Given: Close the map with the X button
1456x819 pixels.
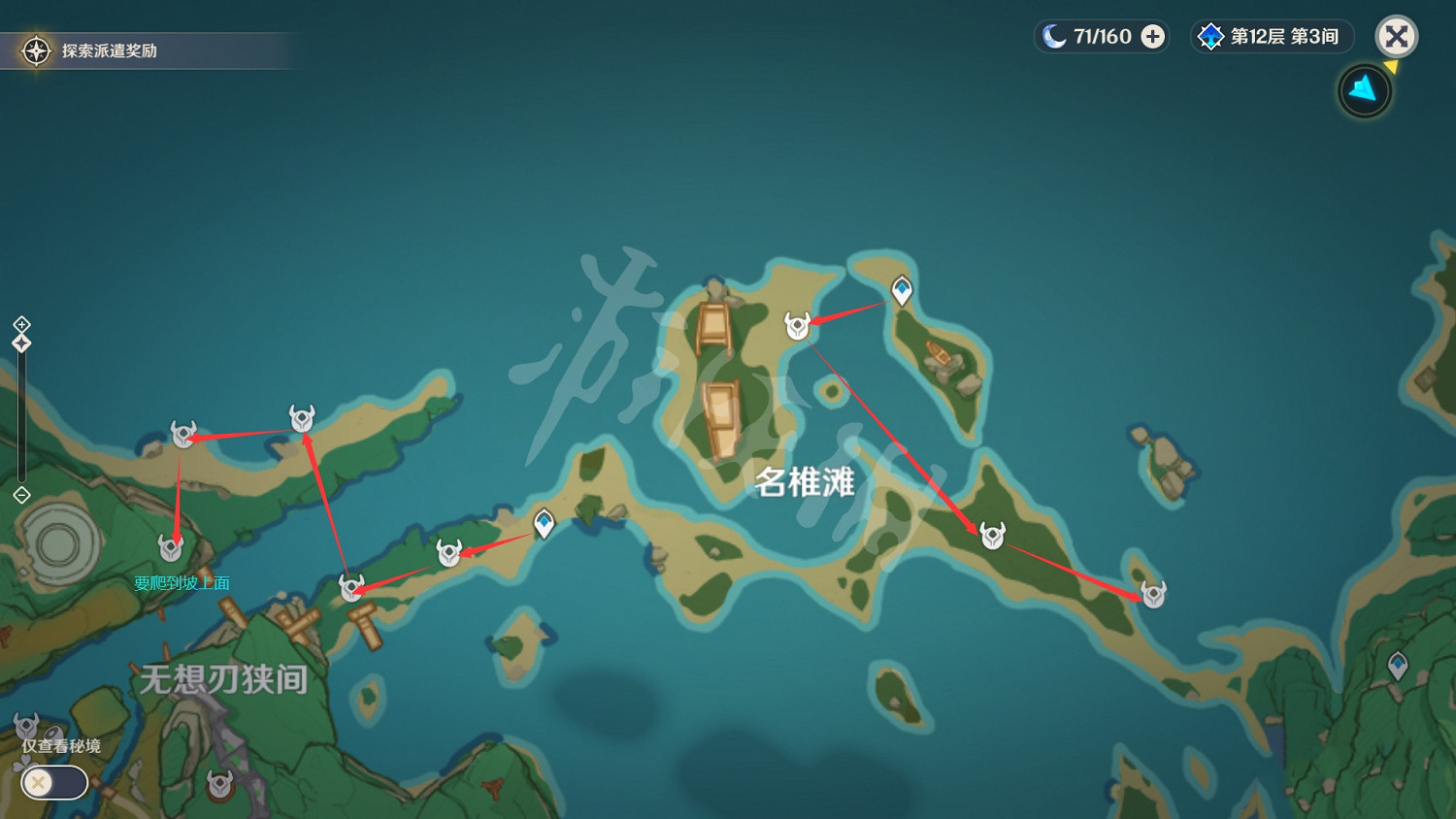Looking at the screenshot, I should tap(1397, 37).
